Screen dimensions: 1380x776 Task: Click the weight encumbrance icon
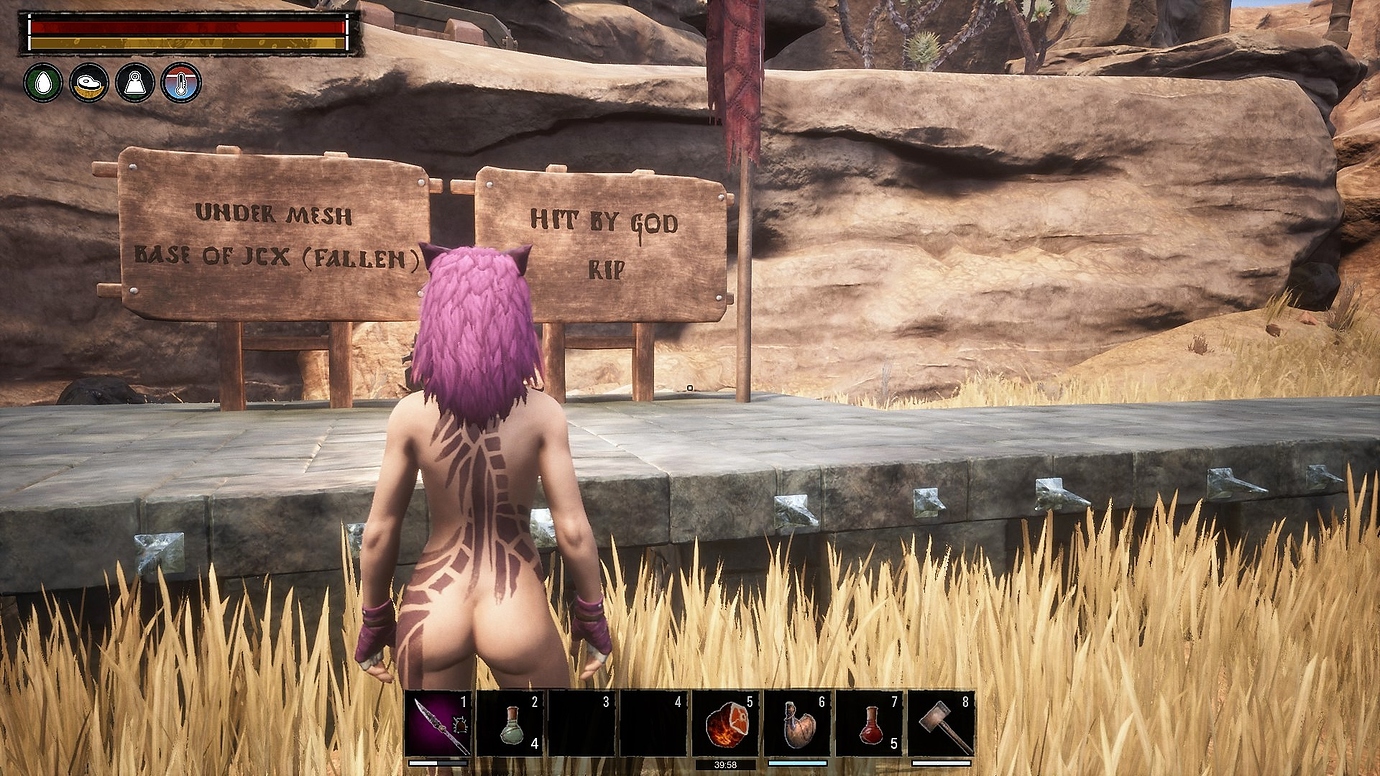pos(135,82)
